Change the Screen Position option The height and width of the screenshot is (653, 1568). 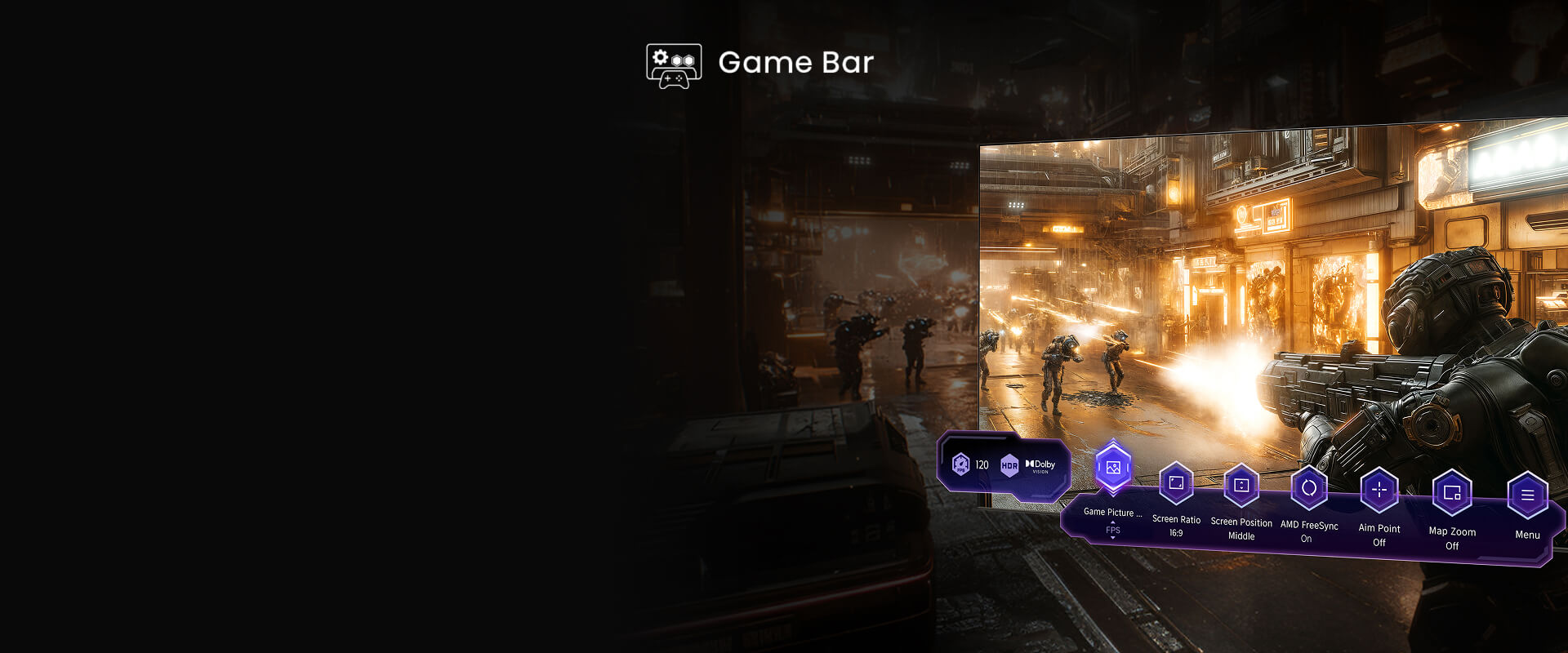tap(1241, 486)
